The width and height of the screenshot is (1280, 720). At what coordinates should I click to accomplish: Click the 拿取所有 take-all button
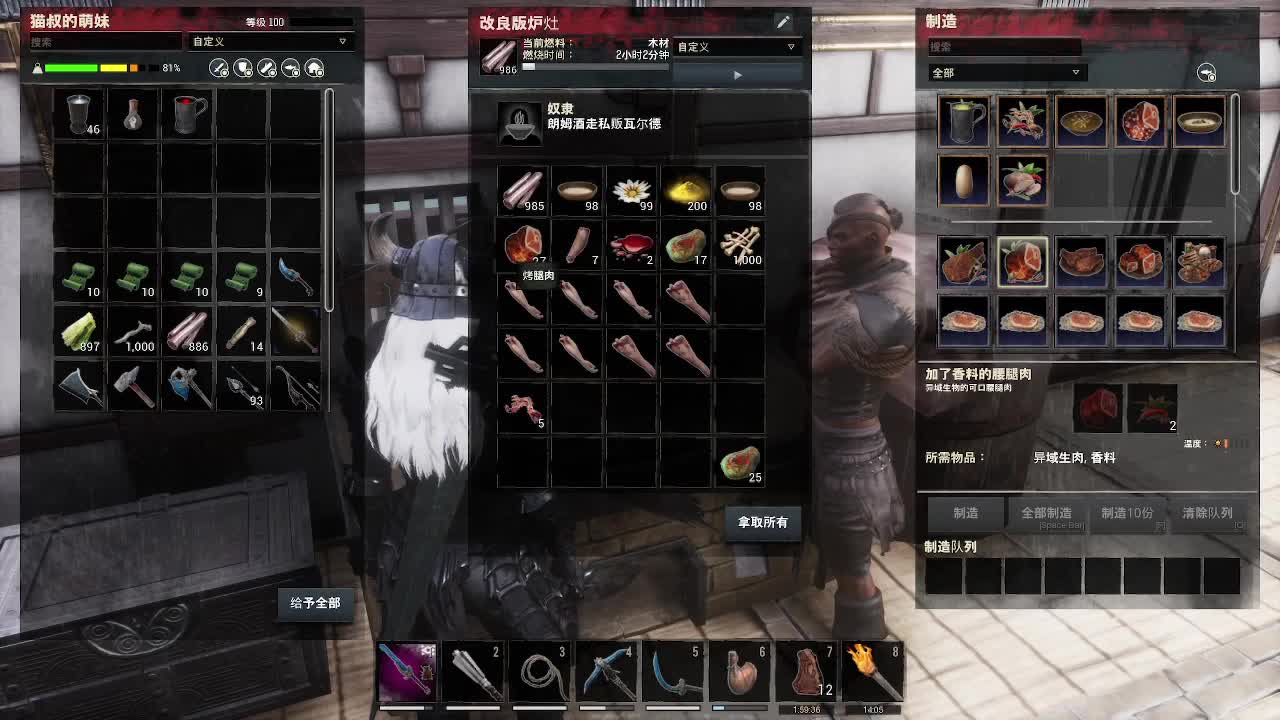coord(762,523)
